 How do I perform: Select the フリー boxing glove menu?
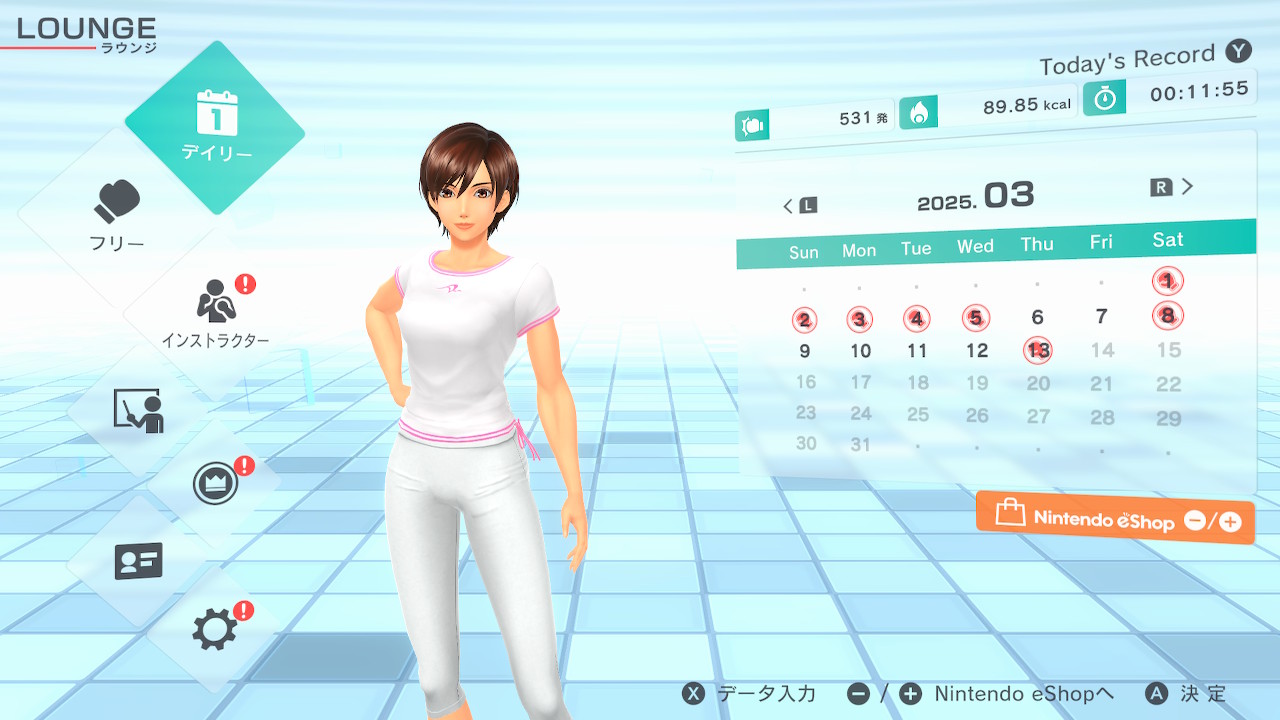click(x=118, y=214)
